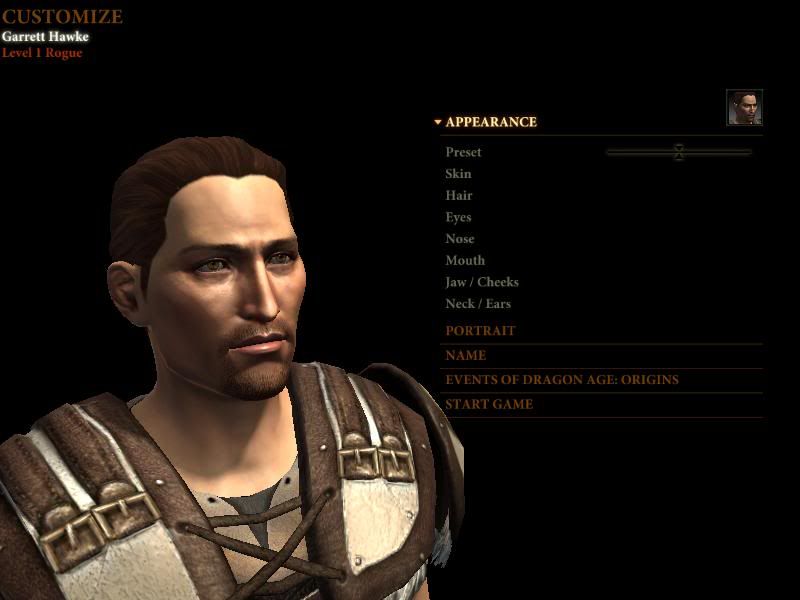Image resolution: width=800 pixels, height=600 pixels.
Task: Open the Portrait section
Action: (x=481, y=331)
